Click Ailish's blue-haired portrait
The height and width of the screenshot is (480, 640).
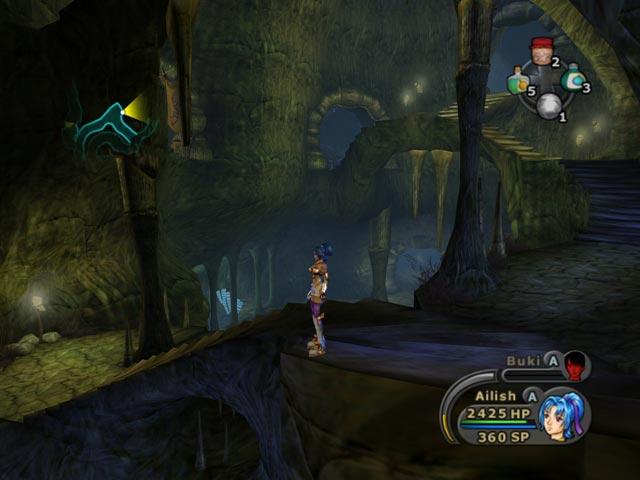pyautogui.click(x=564, y=415)
